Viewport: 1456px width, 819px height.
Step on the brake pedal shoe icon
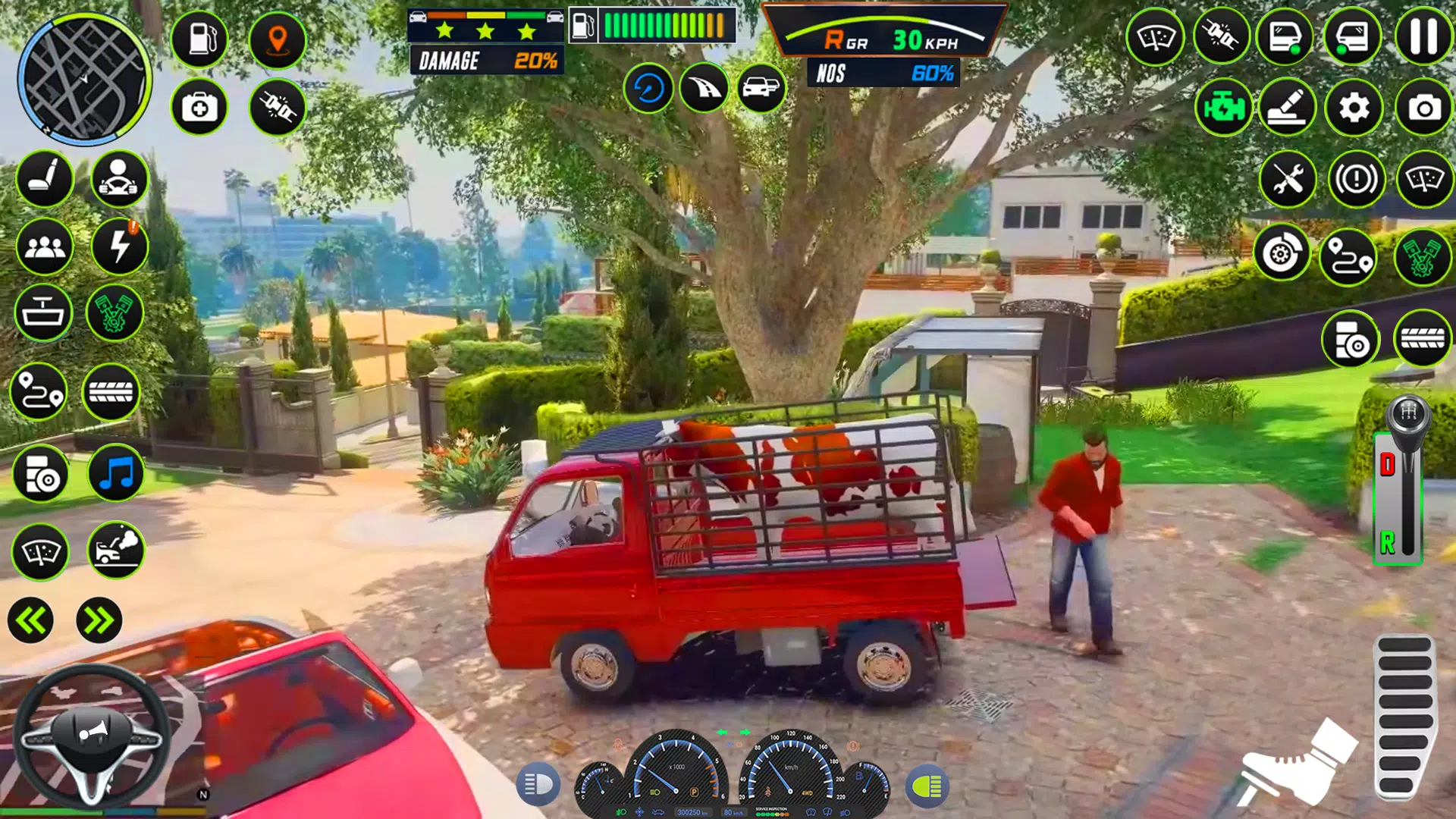click(x=1298, y=764)
